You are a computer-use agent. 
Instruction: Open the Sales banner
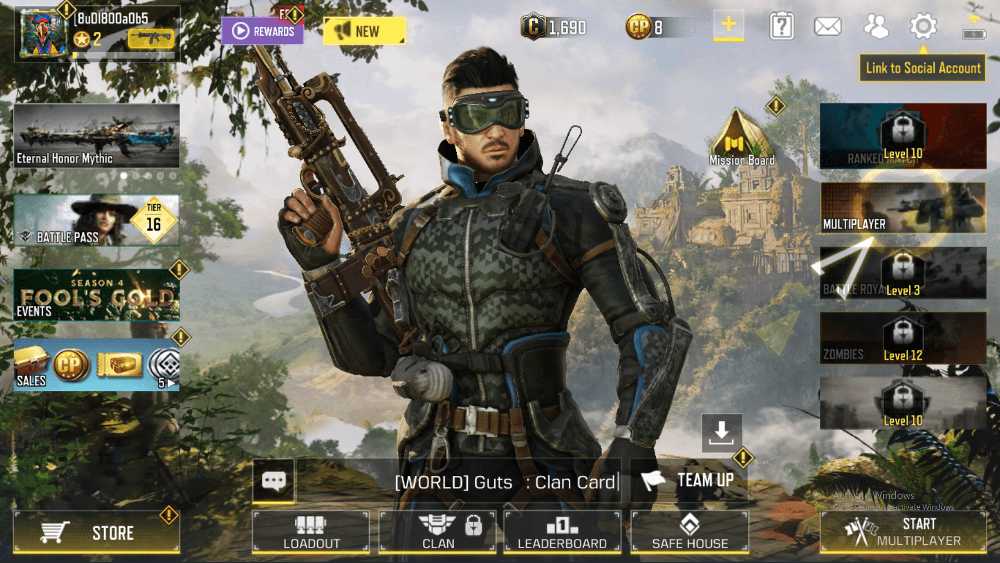point(96,365)
